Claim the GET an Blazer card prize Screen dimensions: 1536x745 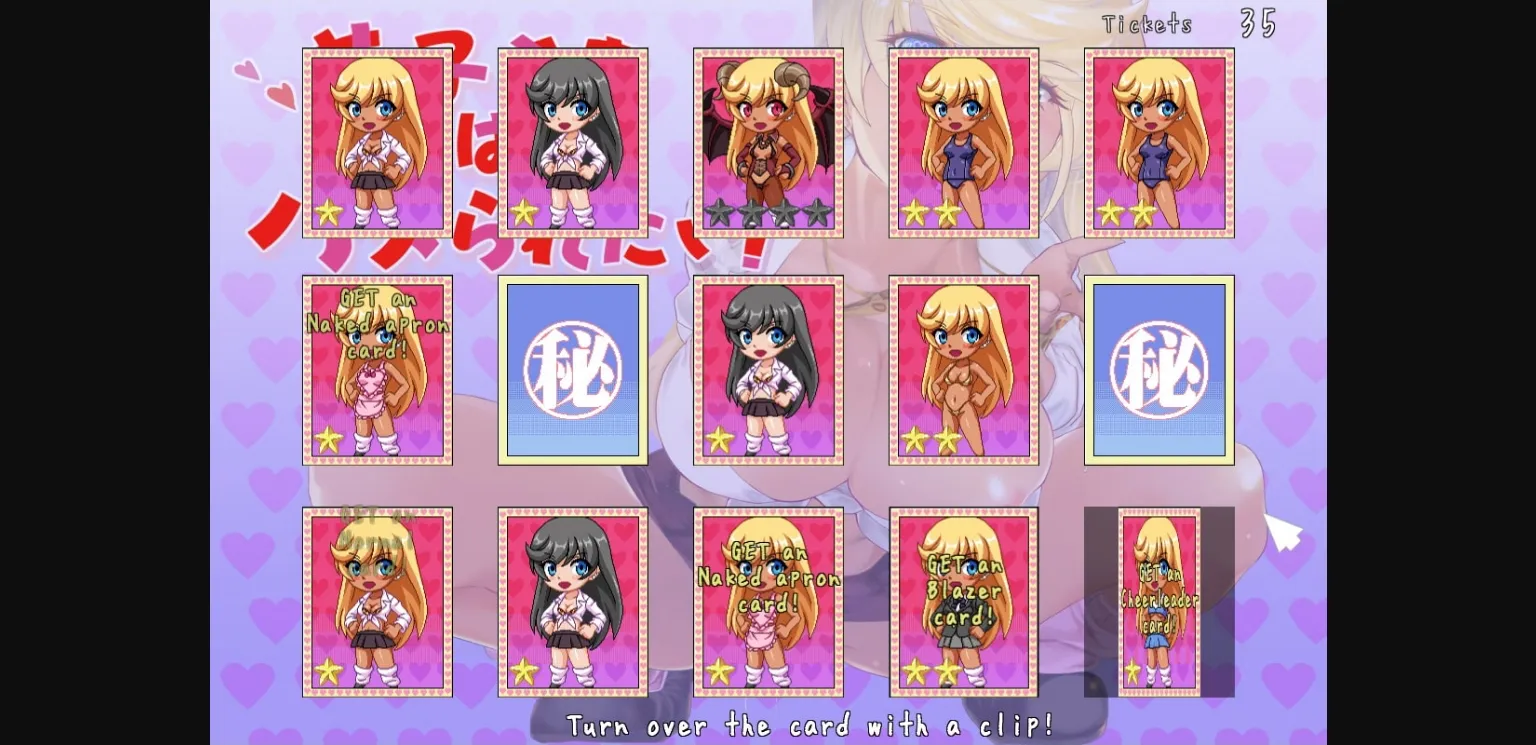(963, 600)
